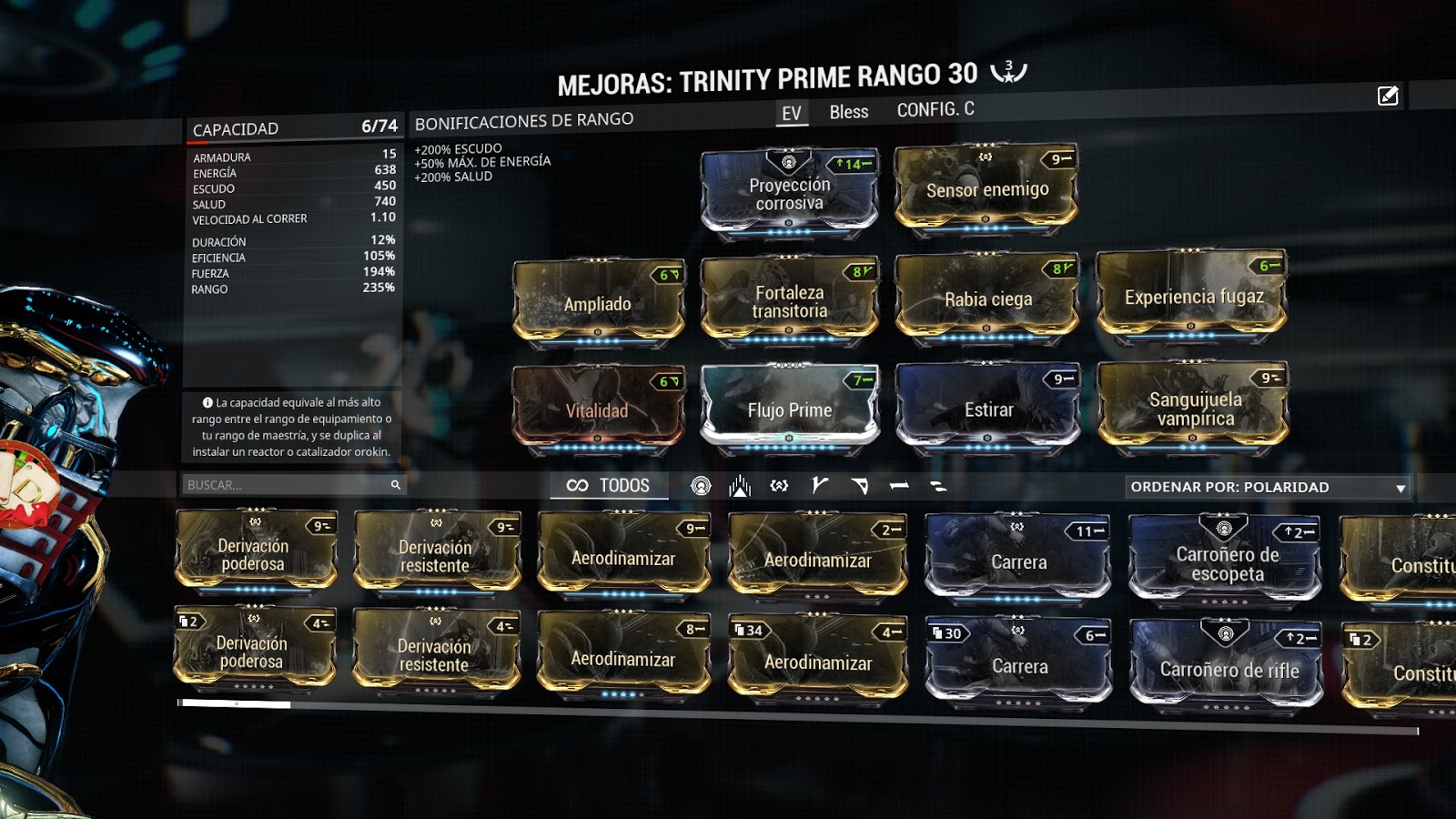Viewport: 1456px width, 819px height.
Task: Filter mods by Exilus polarity icon
Action: point(740,485)
